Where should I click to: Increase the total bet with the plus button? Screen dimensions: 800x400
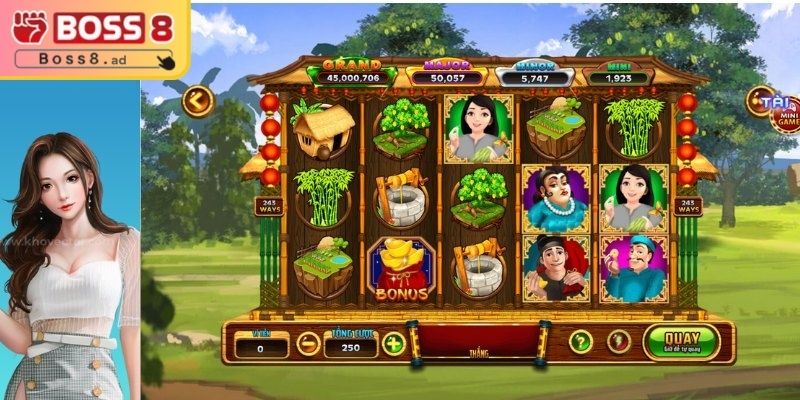coord(394,344)
